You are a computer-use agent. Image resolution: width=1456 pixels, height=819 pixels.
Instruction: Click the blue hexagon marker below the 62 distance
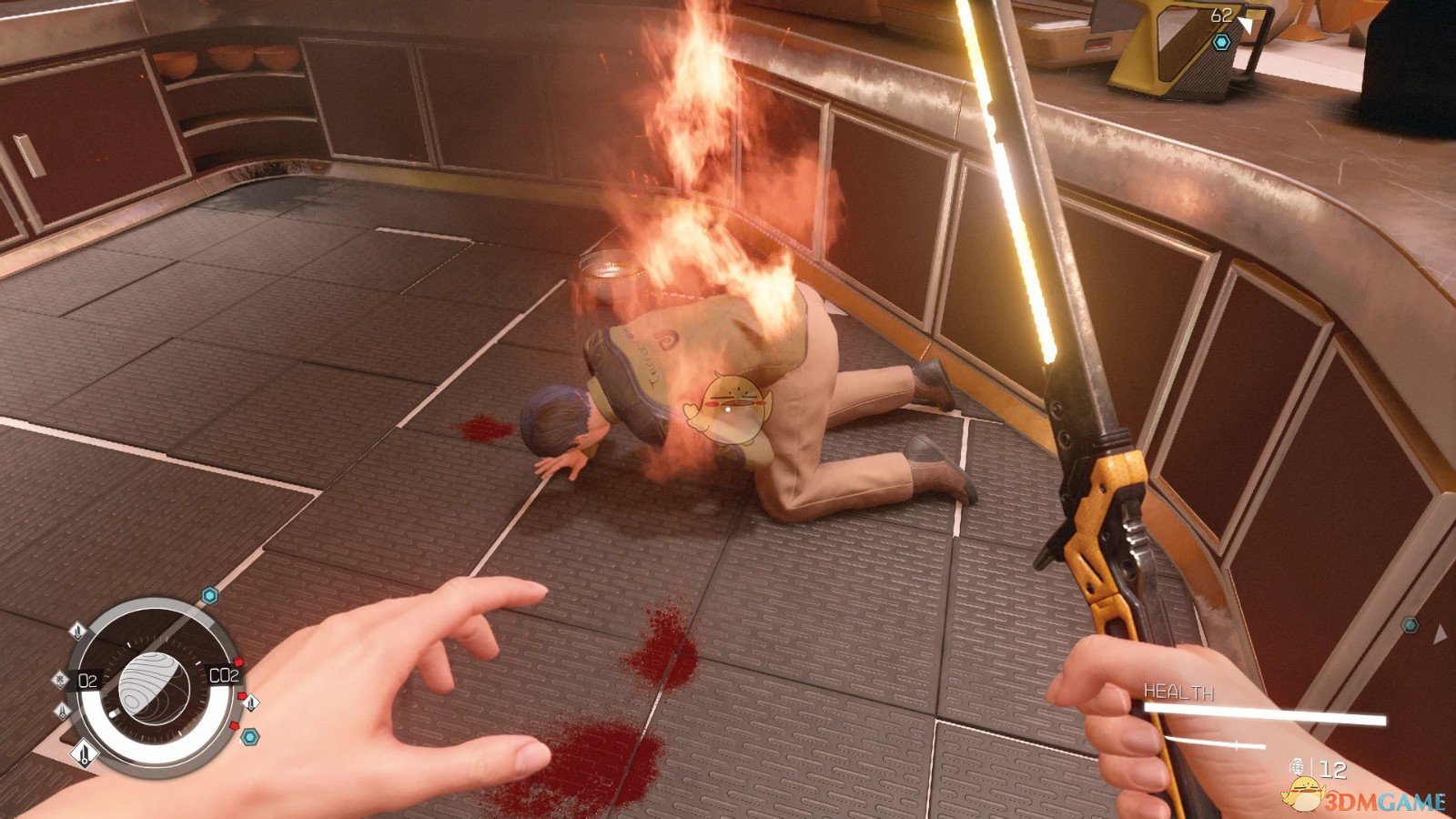(x=1221, y=42)
